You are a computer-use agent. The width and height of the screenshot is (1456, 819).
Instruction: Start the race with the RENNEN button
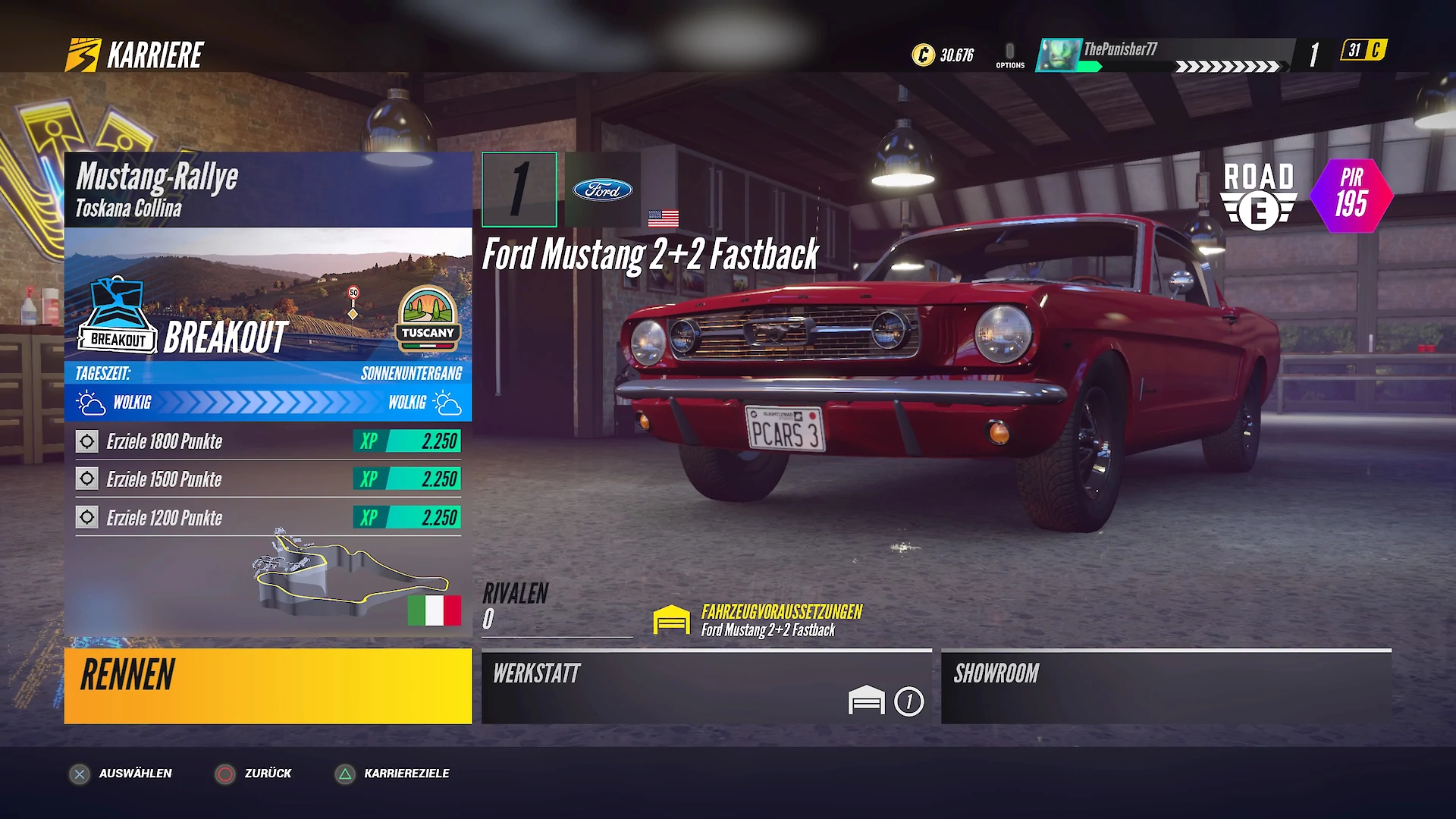click(x=268, y=686)
